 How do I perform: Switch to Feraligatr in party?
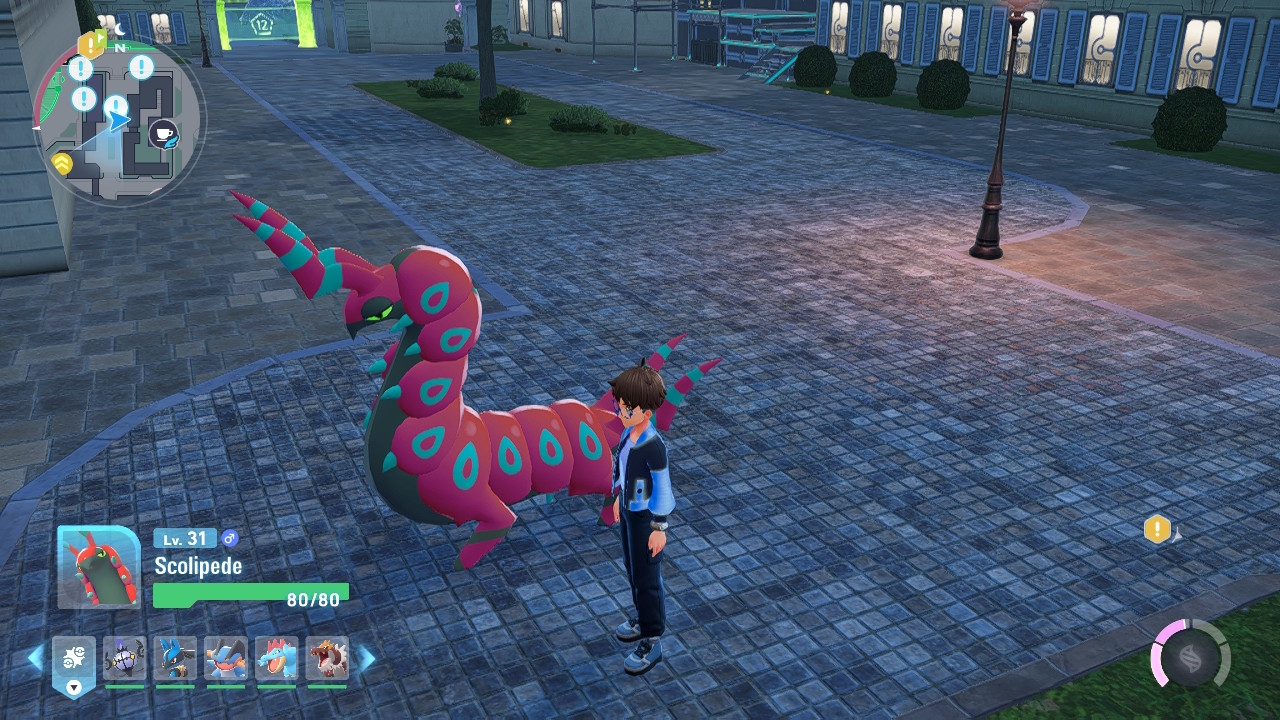pos(276,659)
